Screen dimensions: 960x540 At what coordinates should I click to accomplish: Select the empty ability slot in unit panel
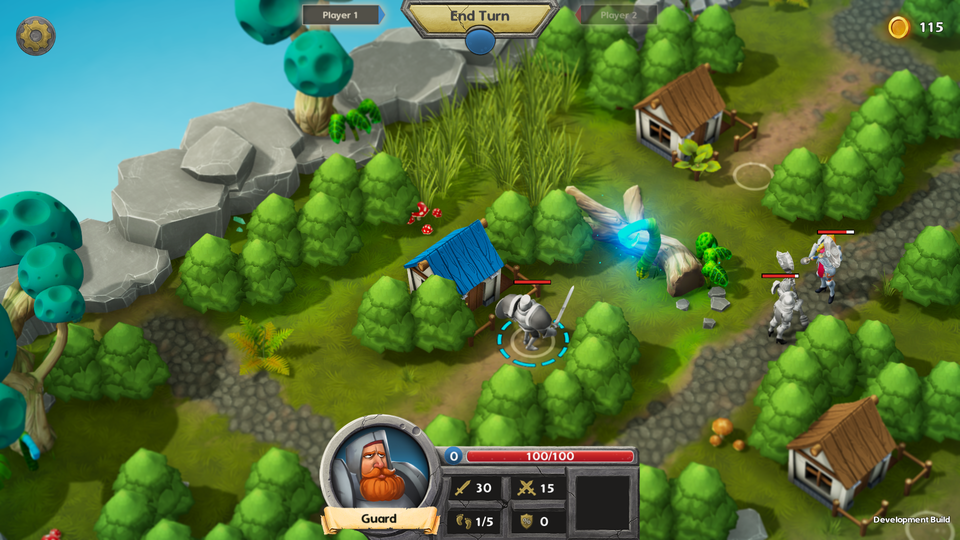602,502
